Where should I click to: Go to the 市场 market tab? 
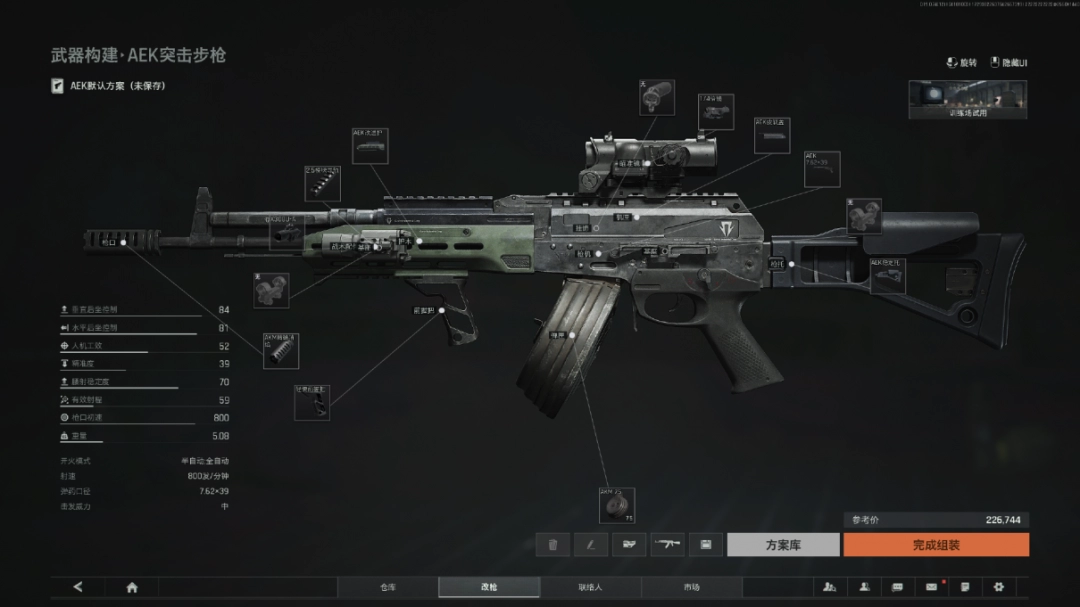(x=691, y=587)
